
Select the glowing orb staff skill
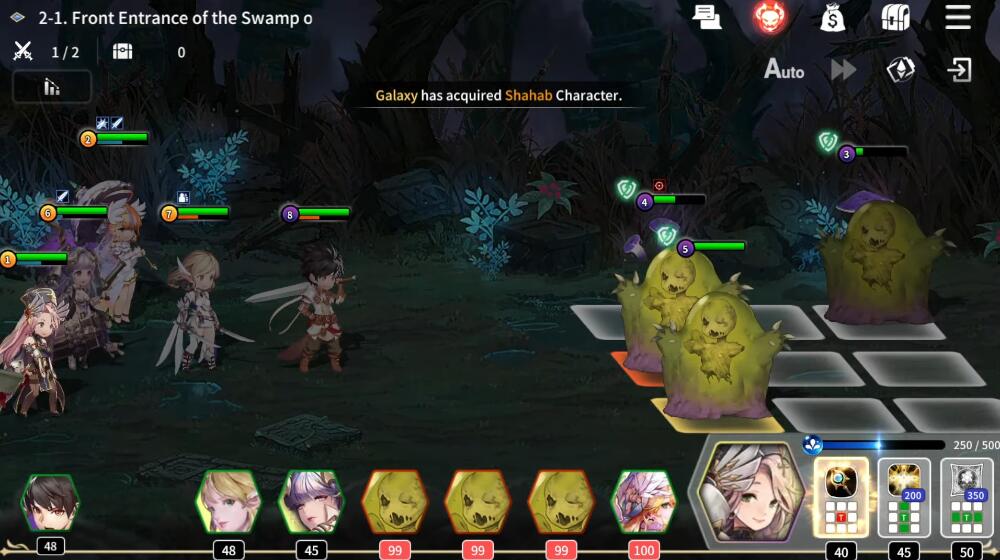coord(841,496)
